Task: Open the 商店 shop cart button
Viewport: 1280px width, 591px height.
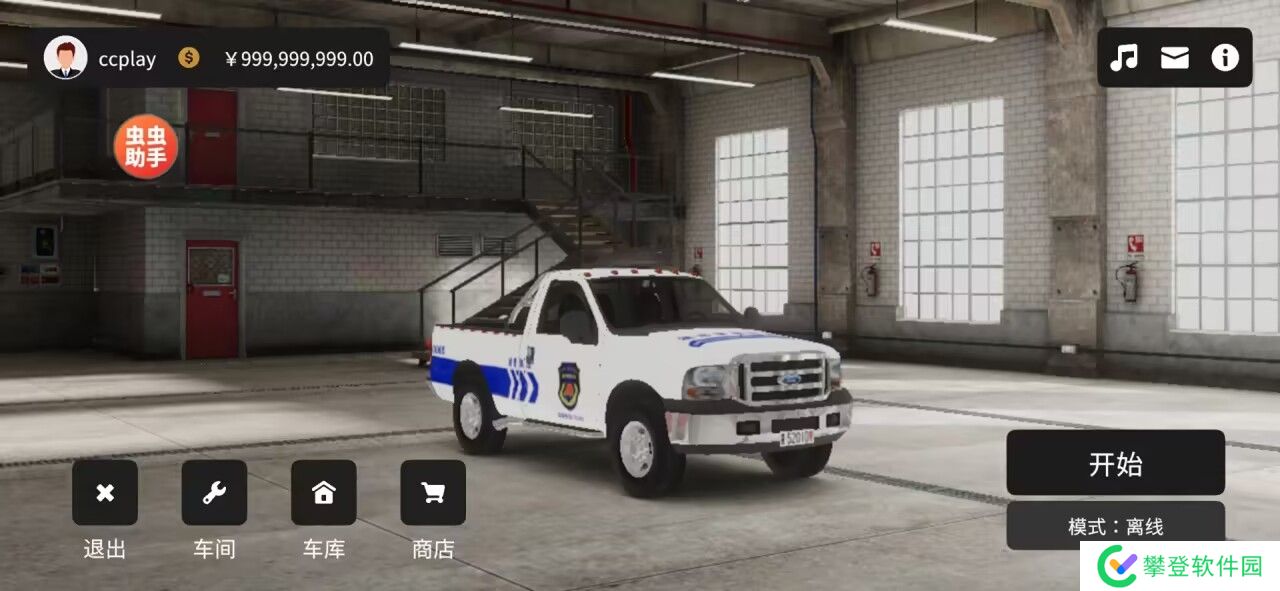Action: pyautogui.click(x=433, y=492)
